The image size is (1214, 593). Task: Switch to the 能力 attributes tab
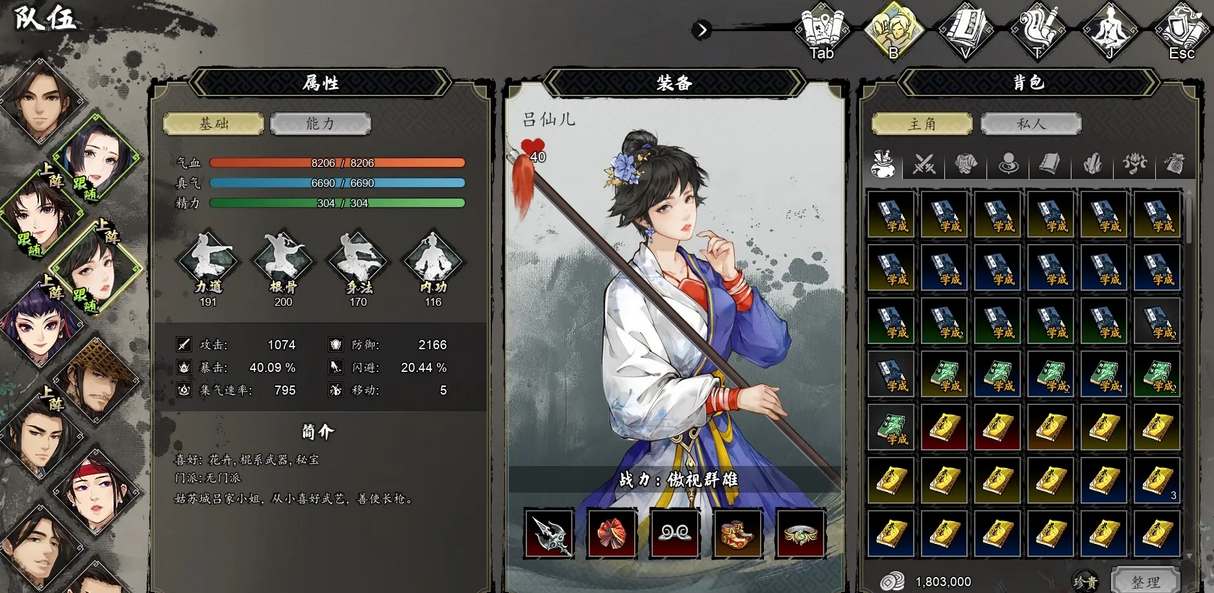320,124
